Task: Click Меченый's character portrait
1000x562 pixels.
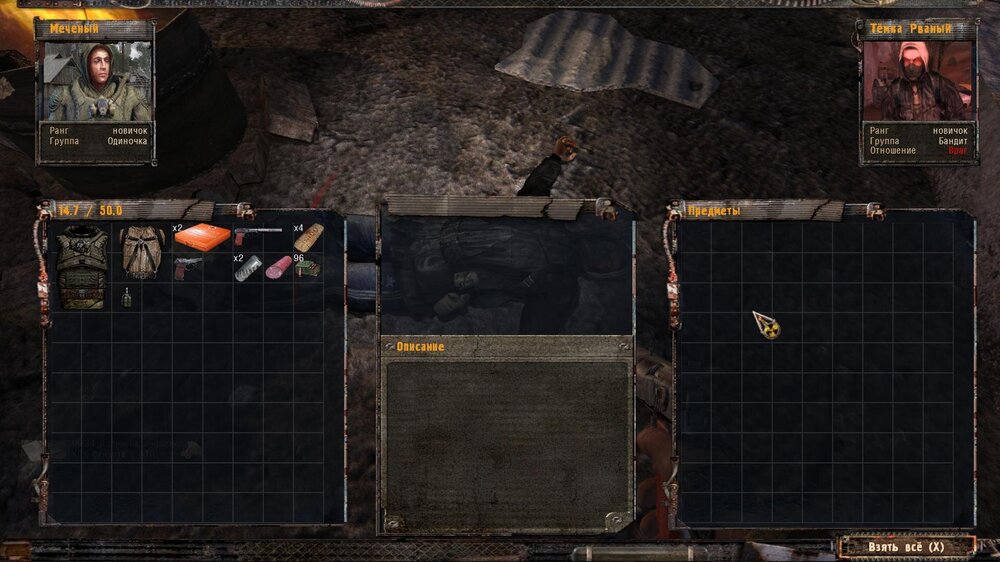Action: (95, 81)
